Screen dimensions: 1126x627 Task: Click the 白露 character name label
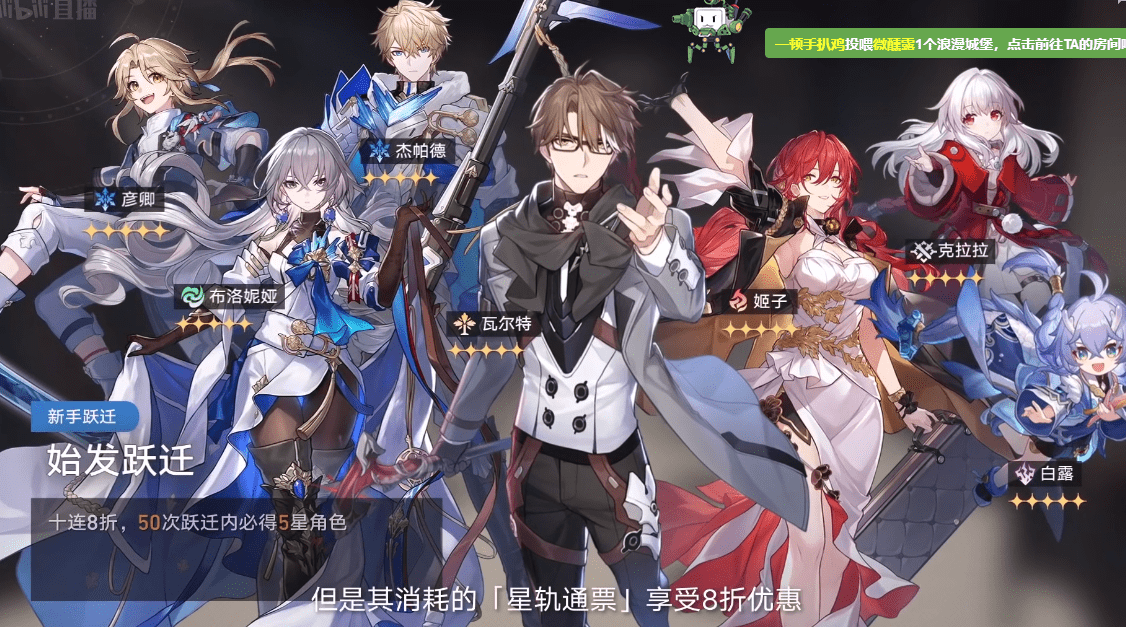(1045, 474)
